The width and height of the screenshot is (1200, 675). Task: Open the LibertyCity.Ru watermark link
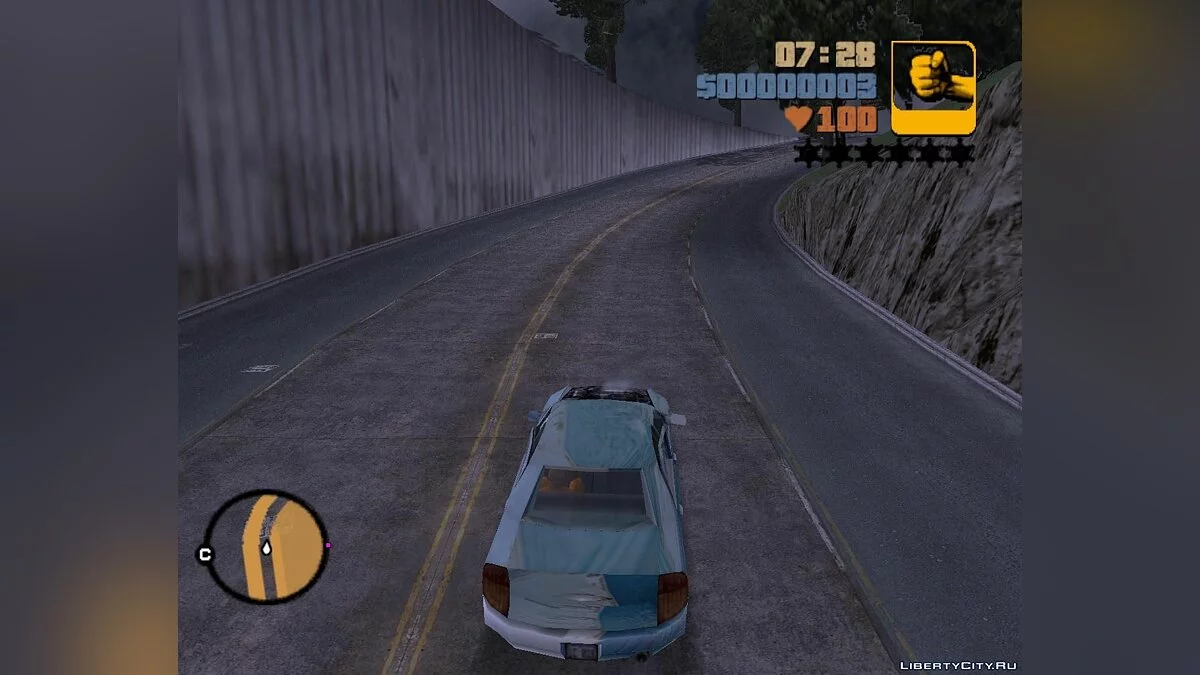pos(957,665)
